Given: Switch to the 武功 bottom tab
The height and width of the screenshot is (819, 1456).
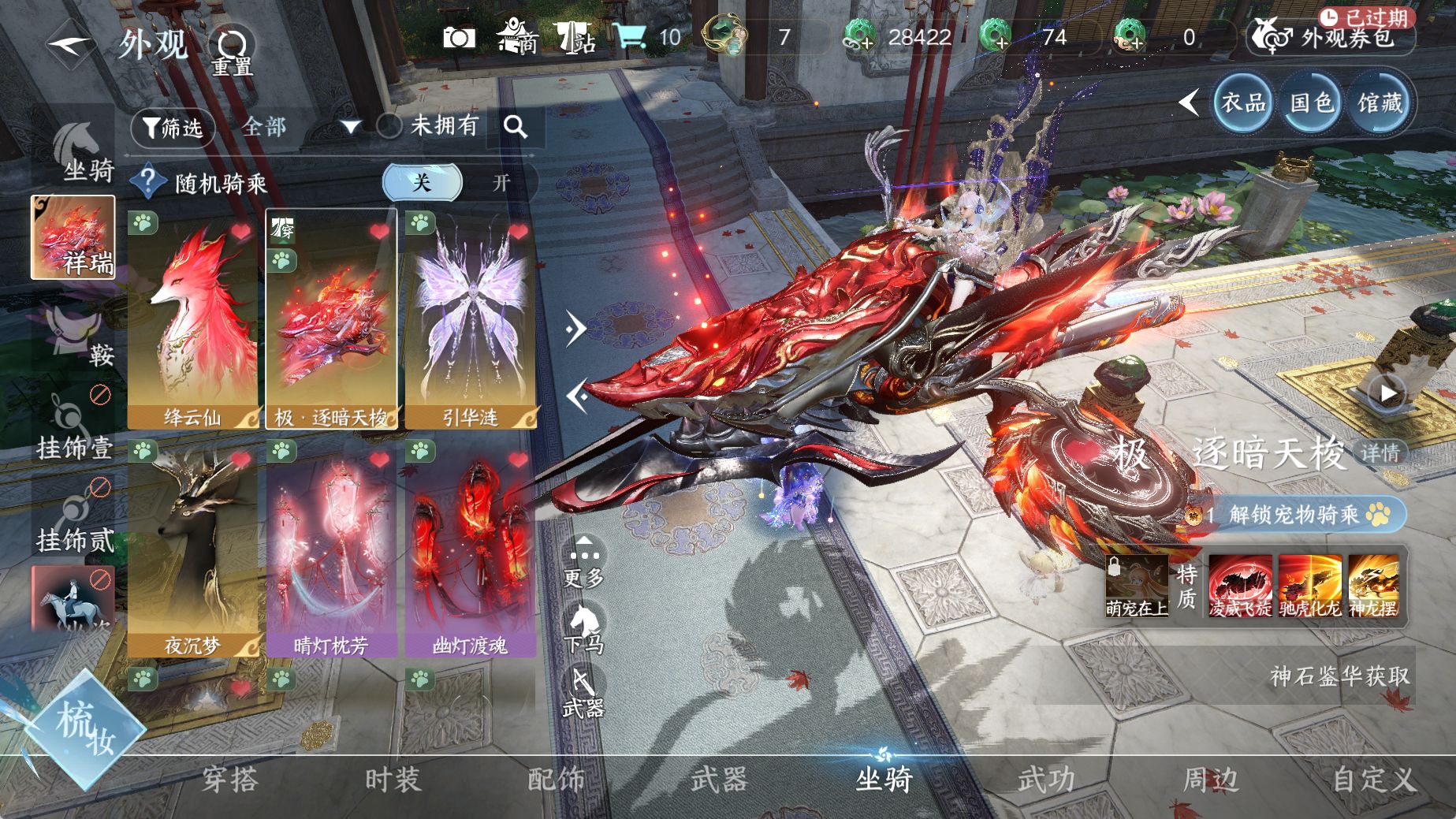Looking at the screenshot, I should [x=1046, y=780].
